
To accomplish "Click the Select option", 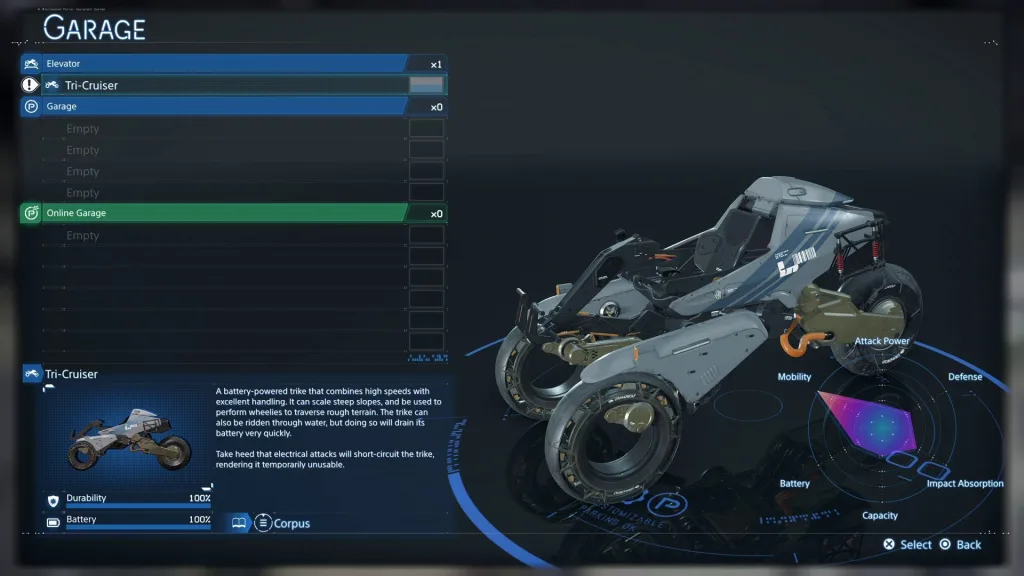I will click(907, 545).
